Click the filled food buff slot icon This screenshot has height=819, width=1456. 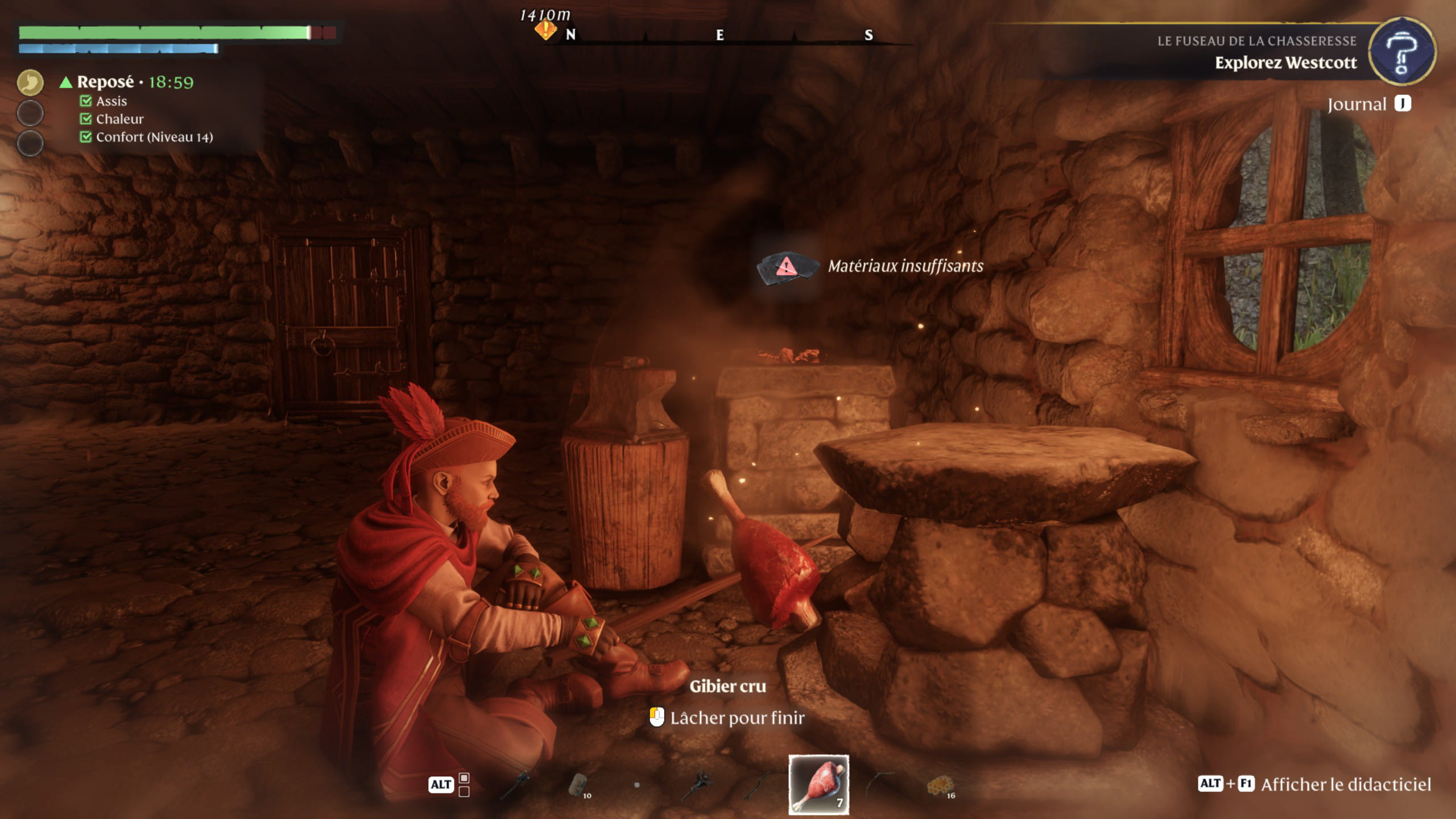(30, 82)
